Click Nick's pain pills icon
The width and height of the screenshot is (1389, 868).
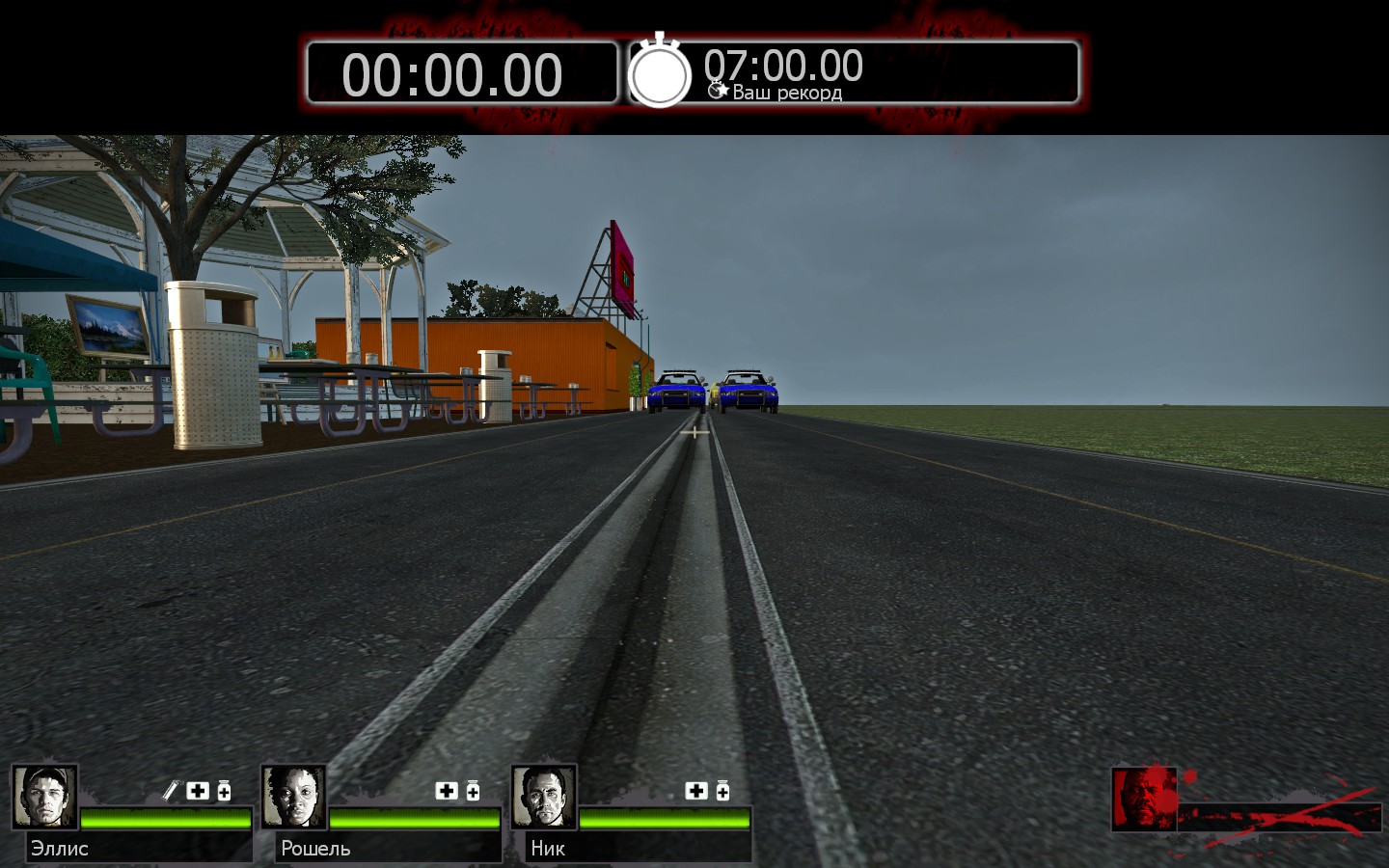pyautogui.click(x=722, y=791)
